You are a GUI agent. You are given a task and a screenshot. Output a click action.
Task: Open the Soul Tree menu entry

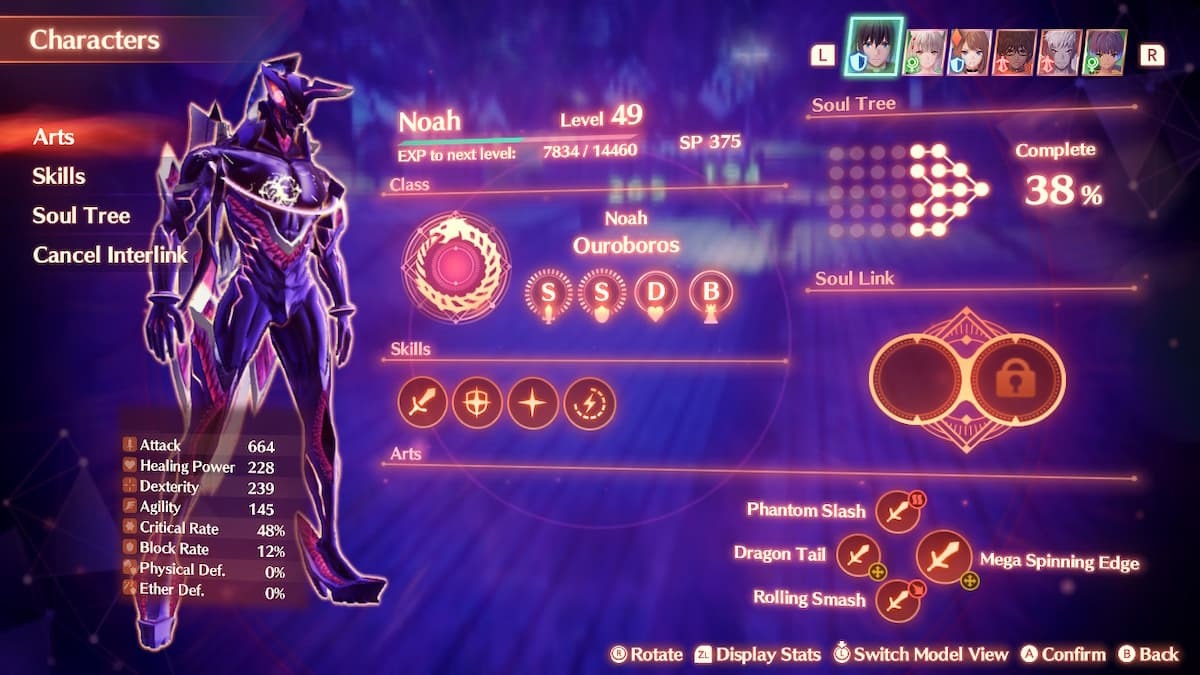click(80, 215)
